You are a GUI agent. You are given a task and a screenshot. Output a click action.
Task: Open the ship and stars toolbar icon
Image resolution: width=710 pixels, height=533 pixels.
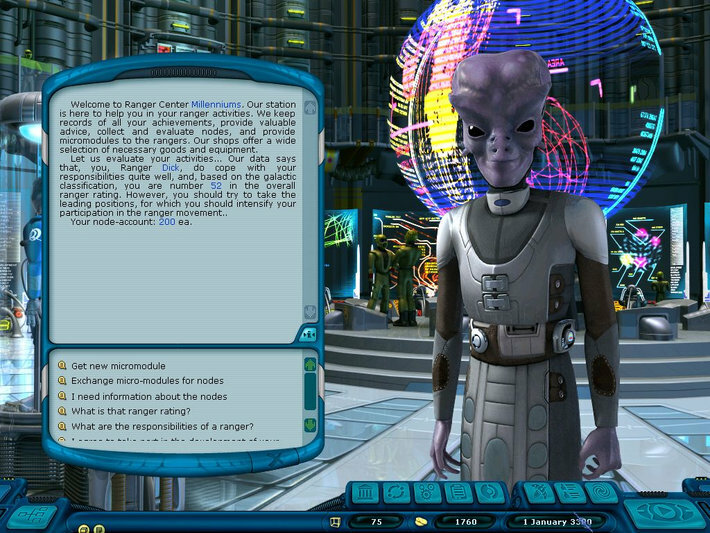click(x=539, y=493)
